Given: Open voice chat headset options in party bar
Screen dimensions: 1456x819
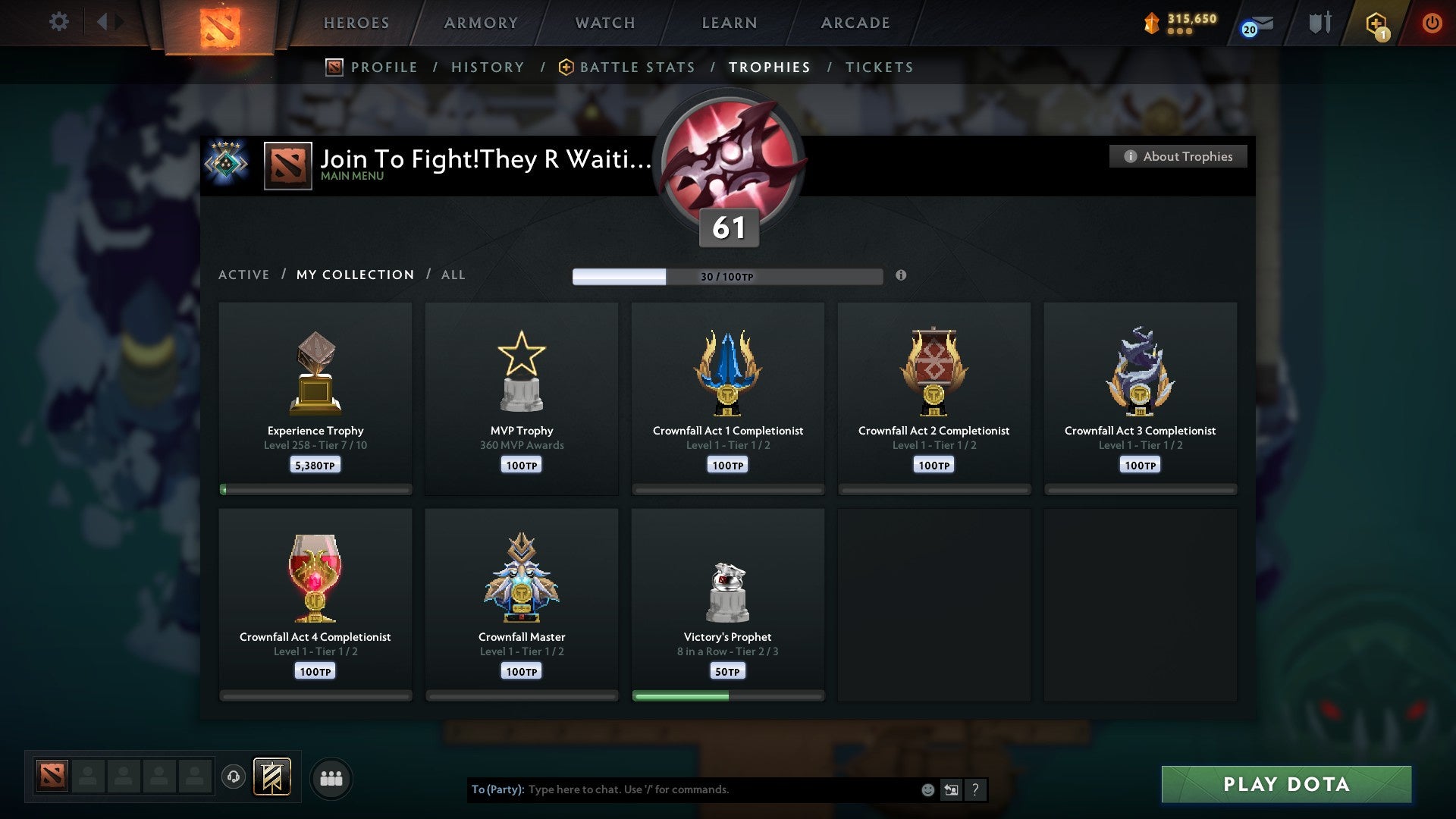Looking at the screenshot, I should (233, 777).
